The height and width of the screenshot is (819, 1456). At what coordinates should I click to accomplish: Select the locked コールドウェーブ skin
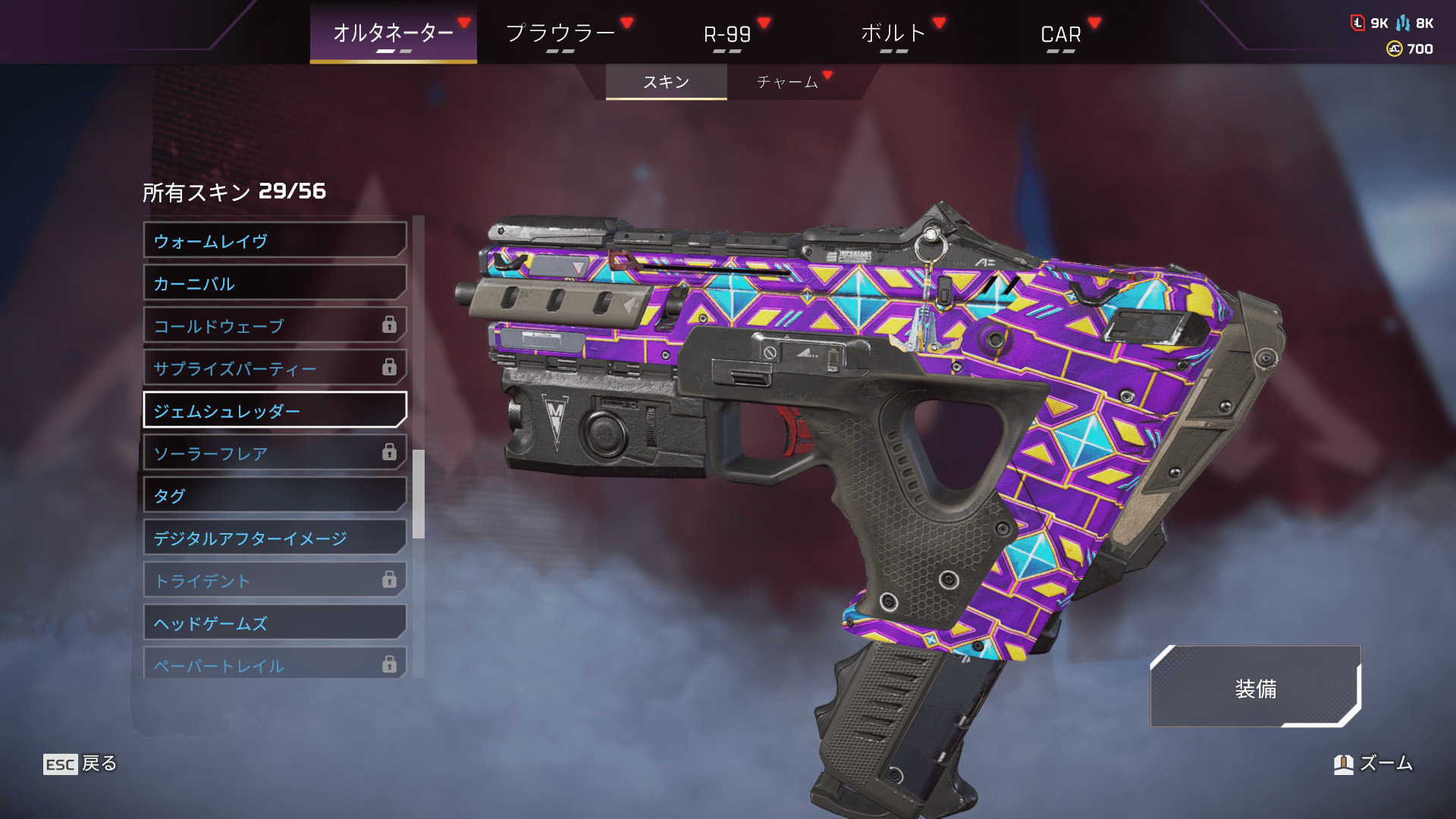(275, 326)
